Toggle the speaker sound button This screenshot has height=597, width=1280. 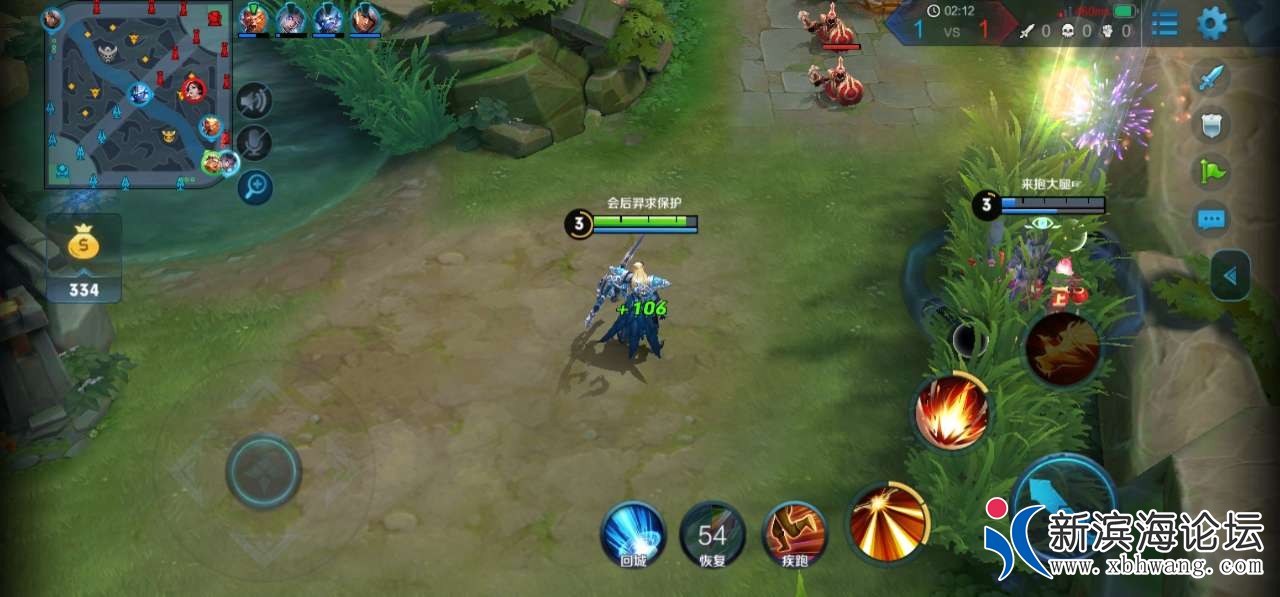coord(255,100)
